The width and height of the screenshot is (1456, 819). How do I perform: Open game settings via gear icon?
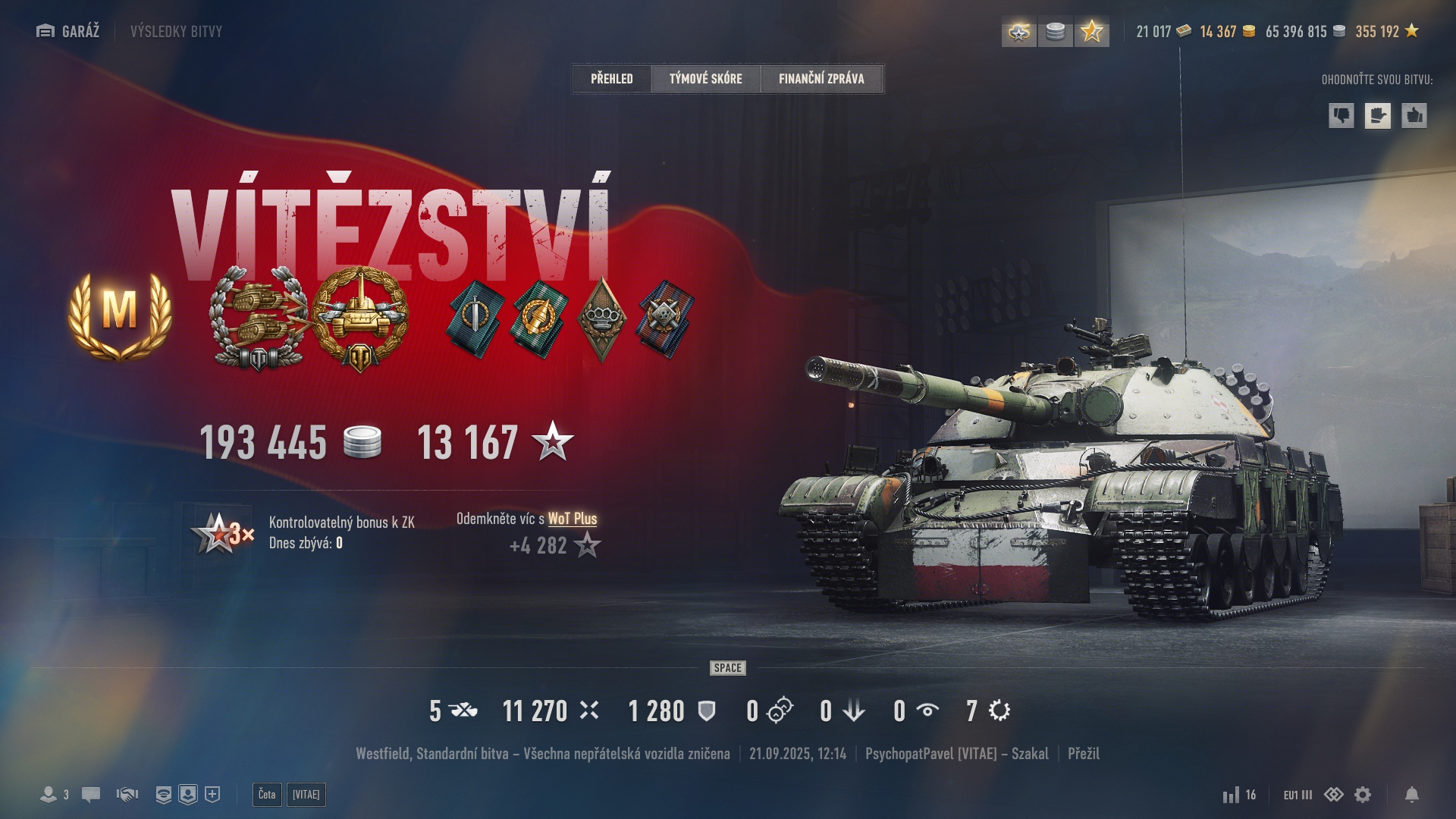1363,794
